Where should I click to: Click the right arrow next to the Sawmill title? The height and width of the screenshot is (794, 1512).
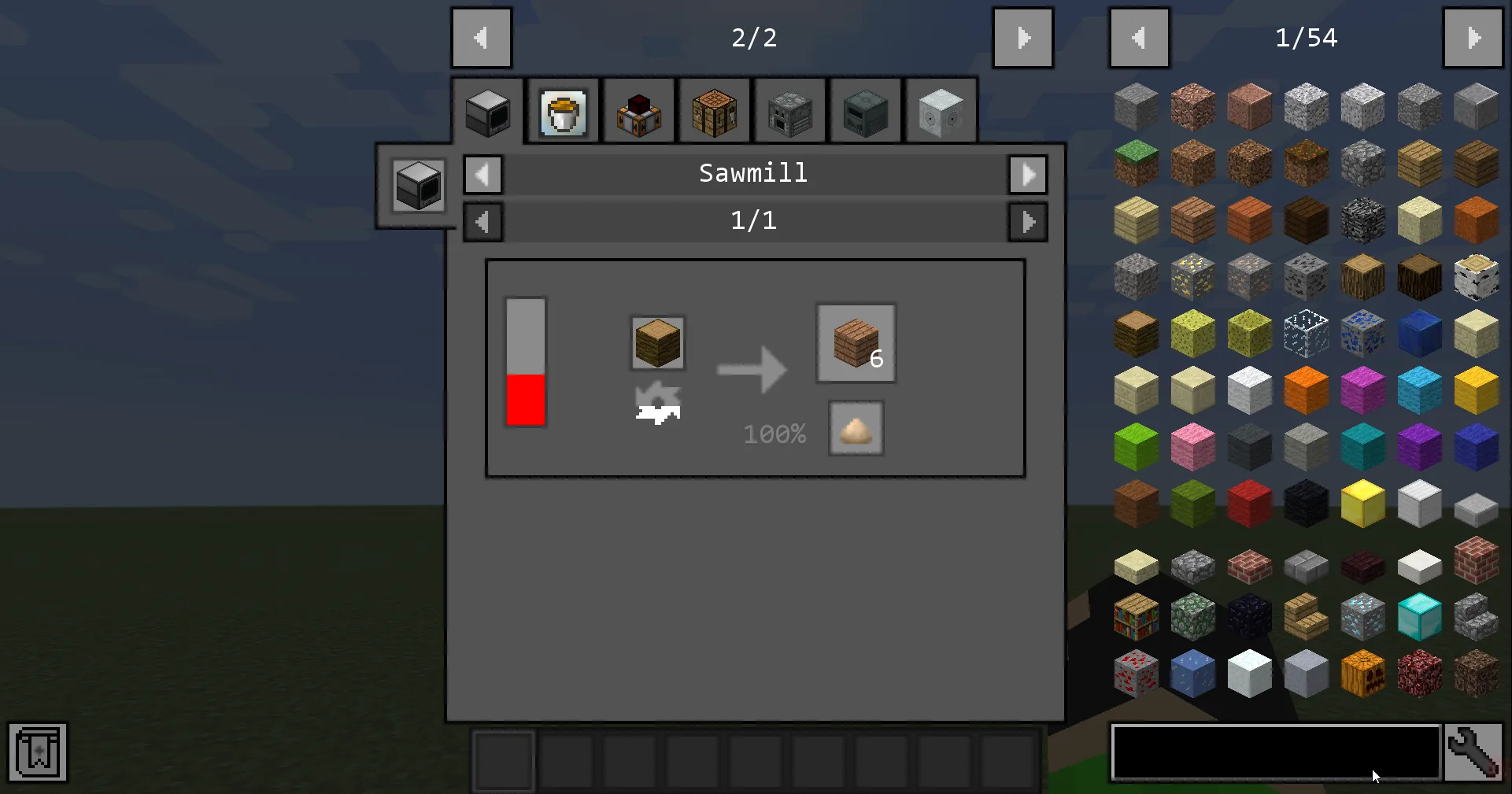(x=1028, y=174)
